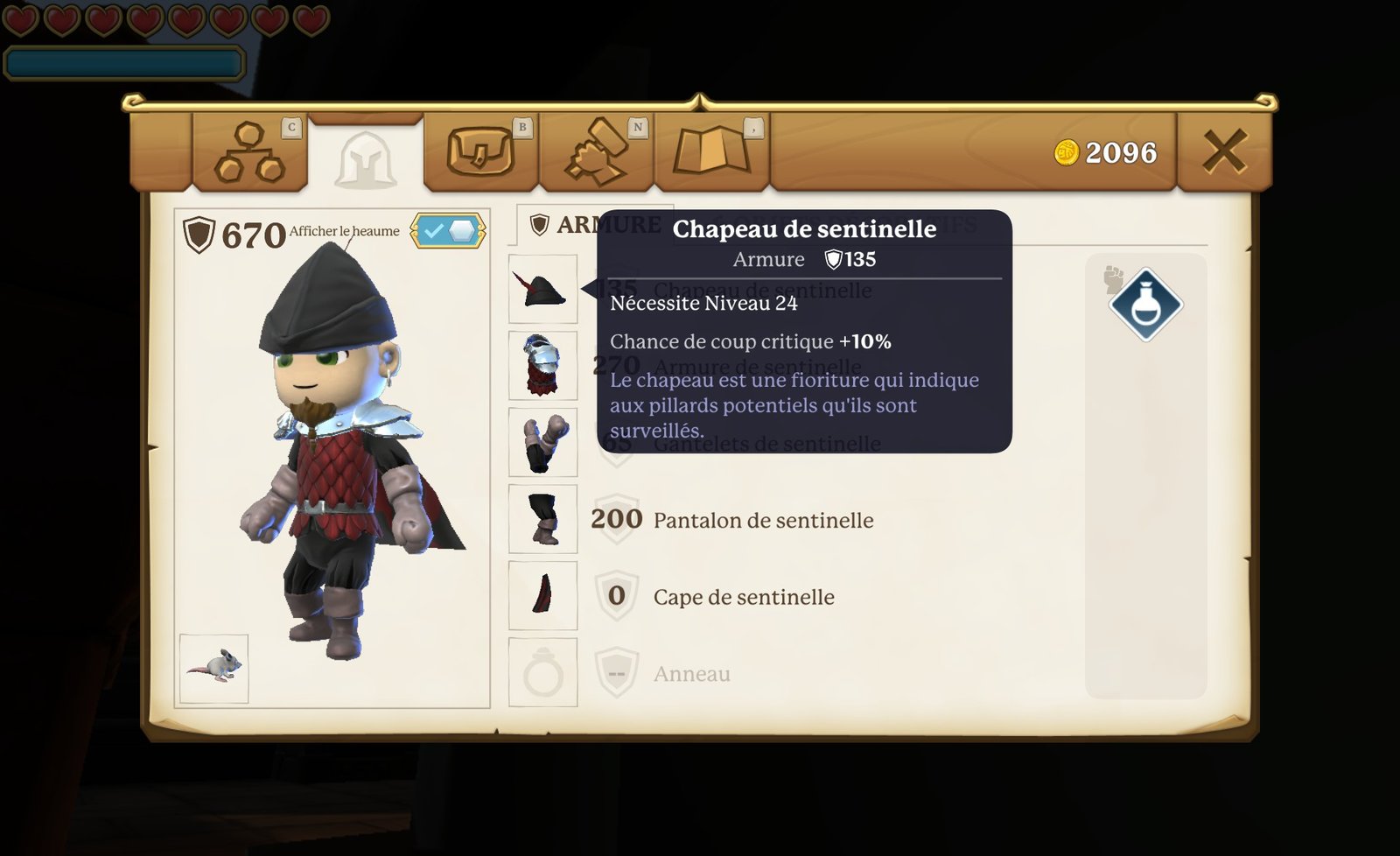Image resolution: width=1400 pixels, height=856 pixels.
Task: Open the skill tree tab
Action: [249, 152]
